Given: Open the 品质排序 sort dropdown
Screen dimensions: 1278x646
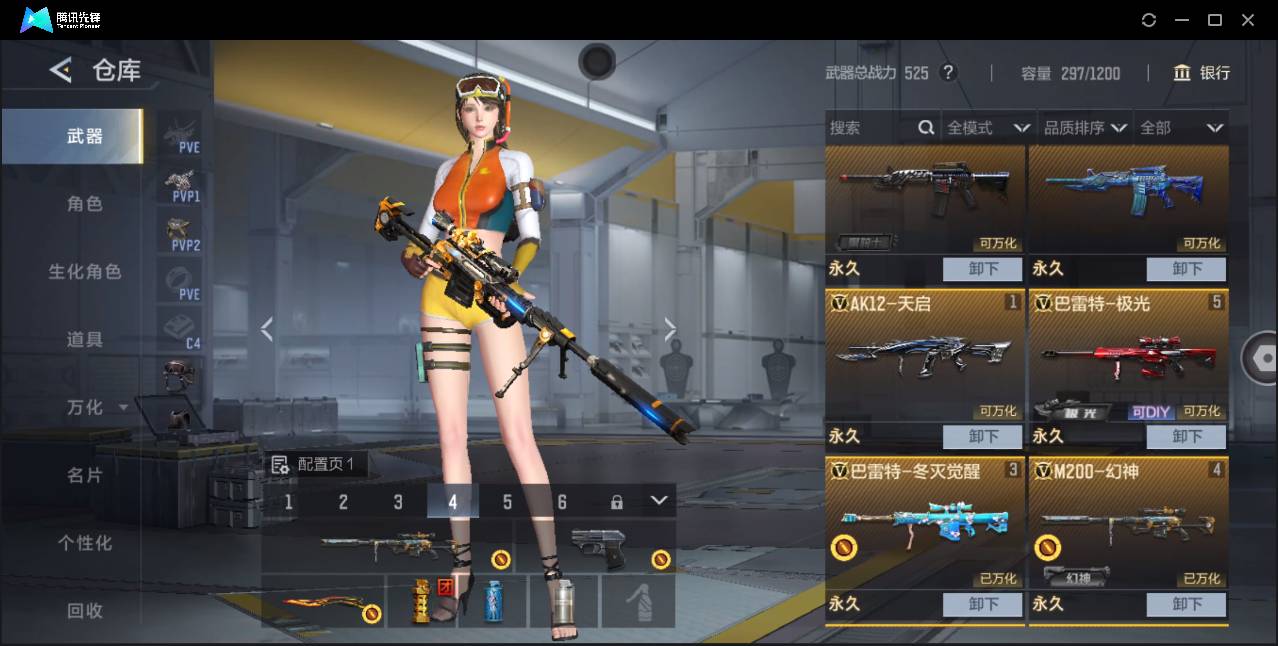Looking at the screenshot, I should click(1085, 128).
